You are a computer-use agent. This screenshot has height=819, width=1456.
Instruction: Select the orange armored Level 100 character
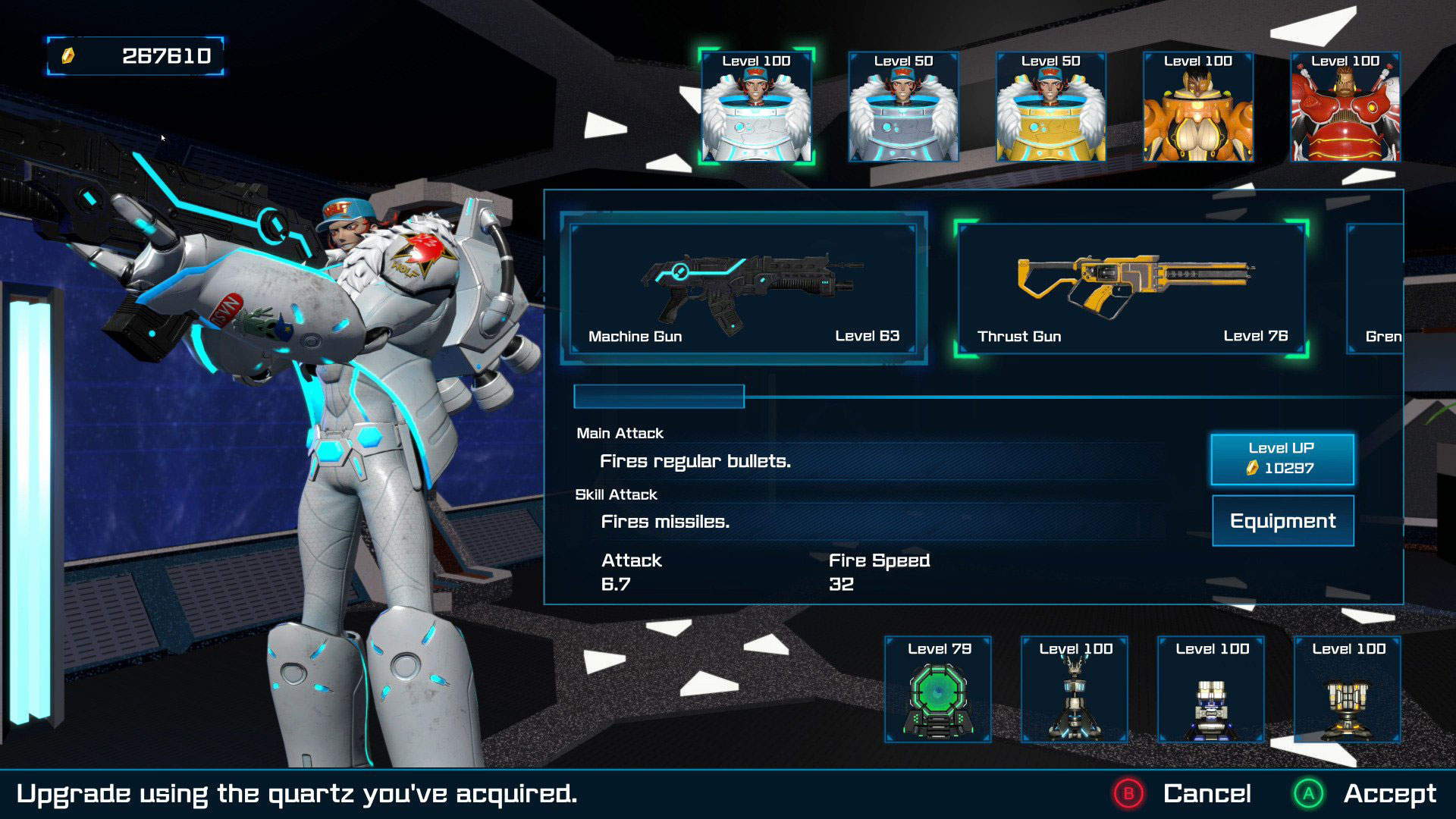click(x=1197, y=107)
